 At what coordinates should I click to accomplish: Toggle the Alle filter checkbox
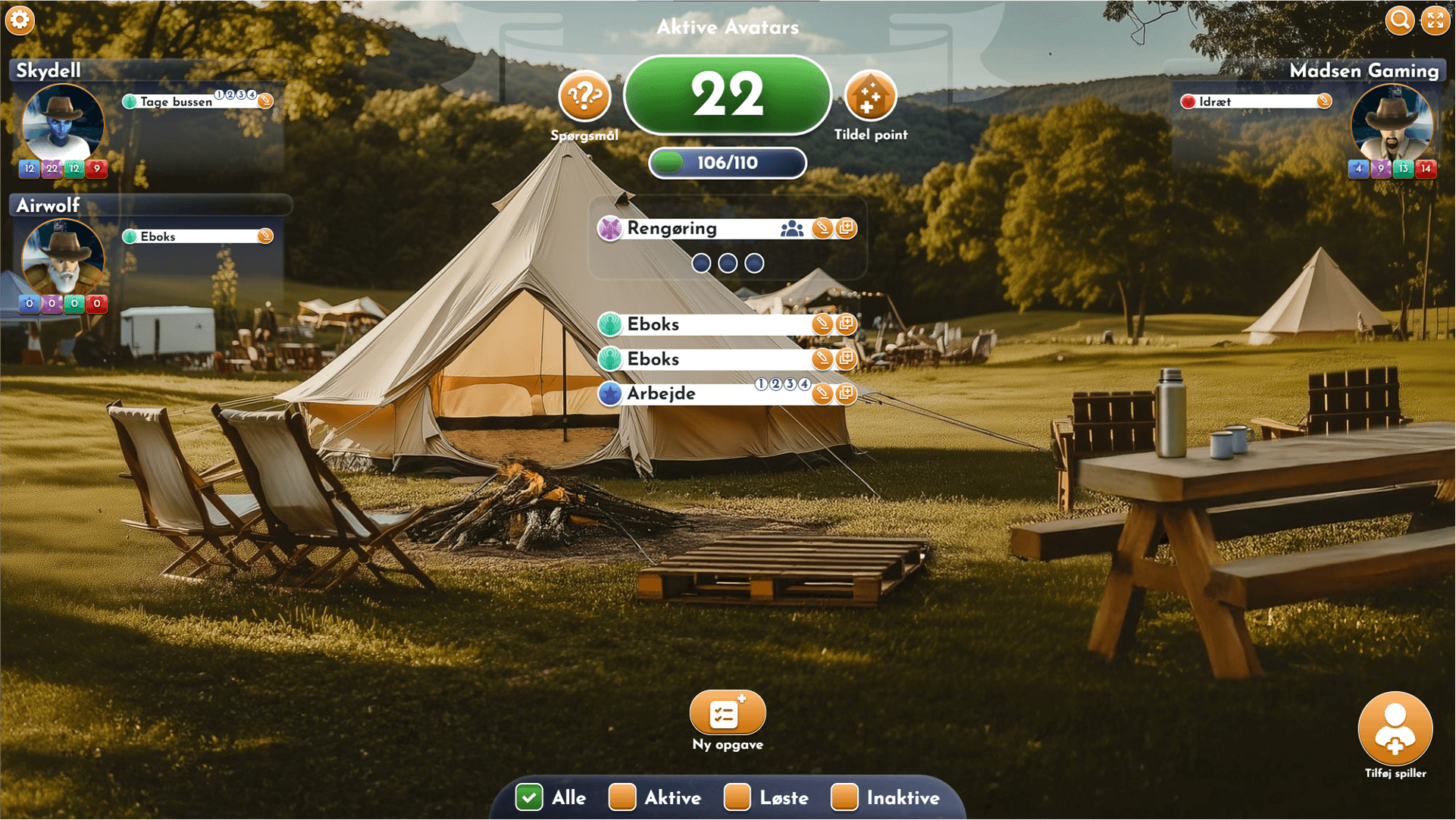529,797
